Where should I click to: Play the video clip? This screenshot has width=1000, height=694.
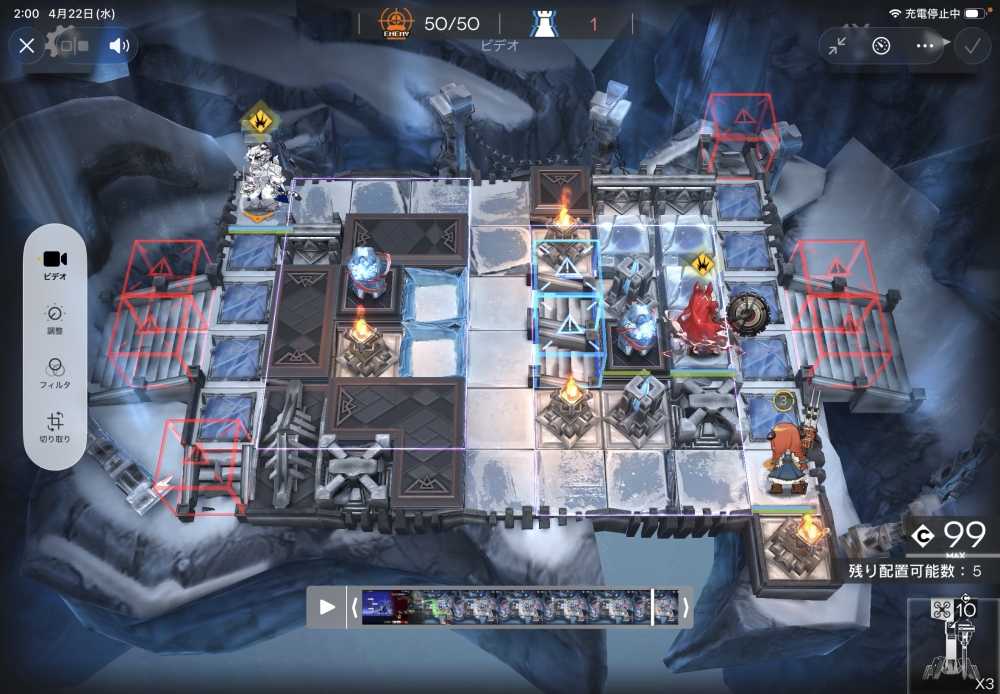tap(327, 607)
